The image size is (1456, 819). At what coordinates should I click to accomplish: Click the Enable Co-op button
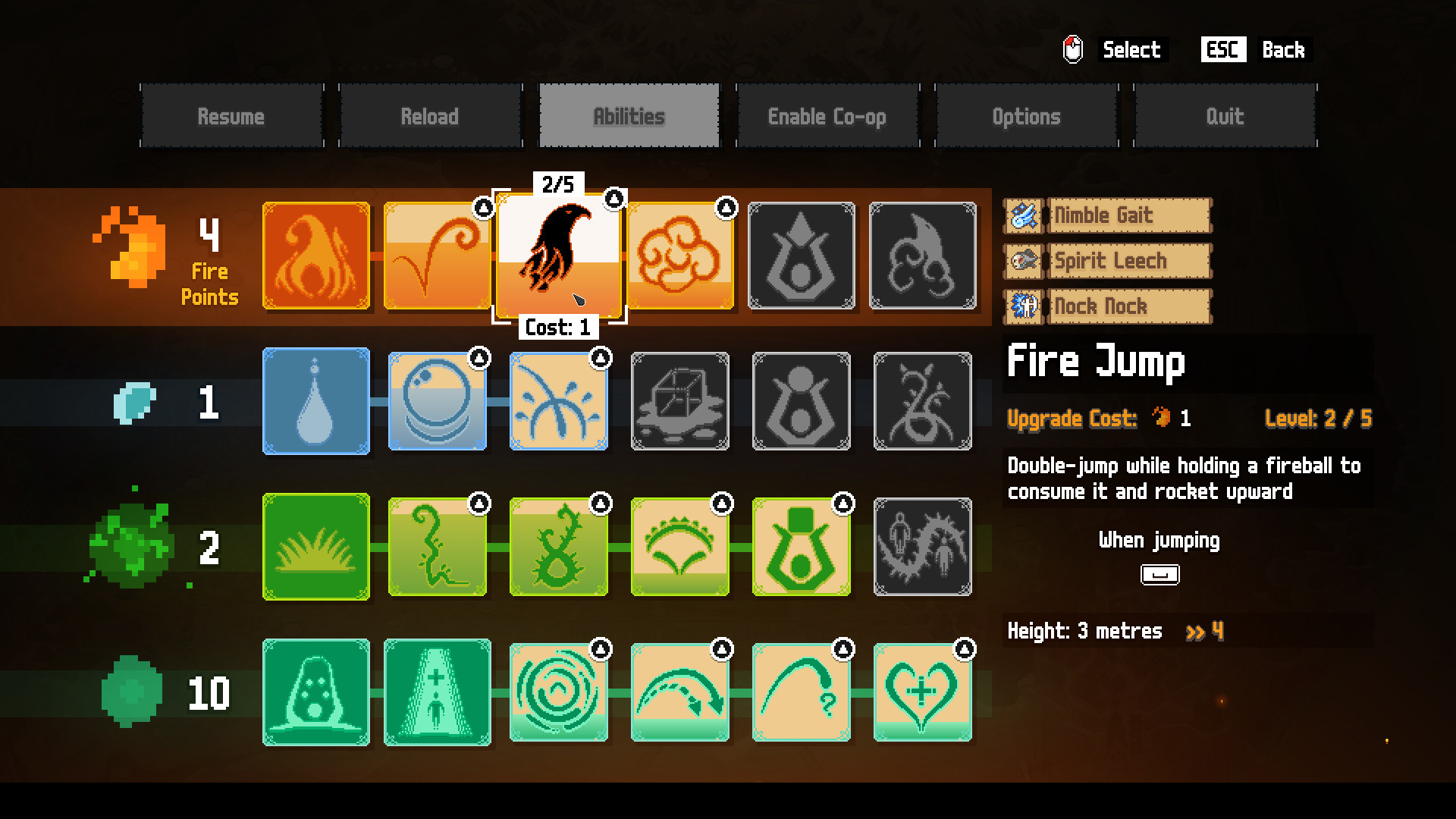pyautogui.click(x=827, y=117)
